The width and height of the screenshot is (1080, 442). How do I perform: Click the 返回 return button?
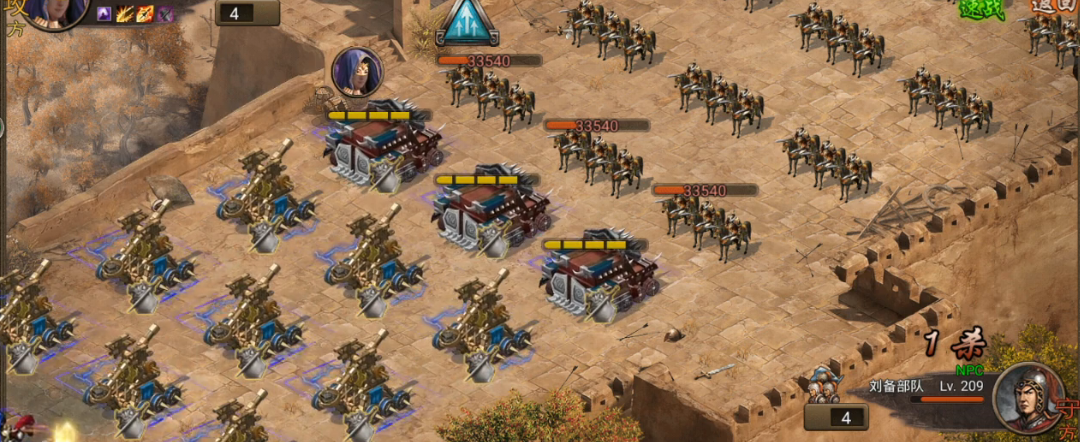(1054, 6)
